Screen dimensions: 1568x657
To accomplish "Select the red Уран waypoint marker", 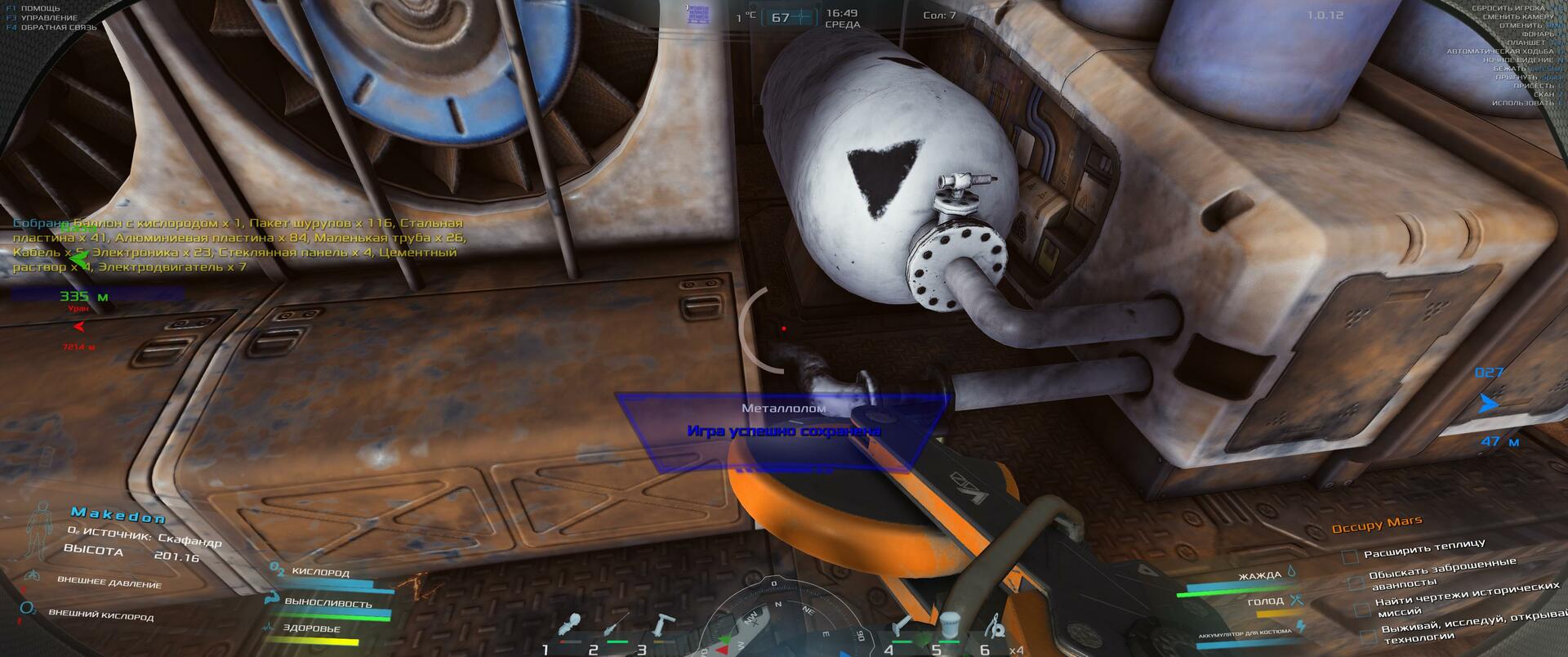I will pos(79,327).
